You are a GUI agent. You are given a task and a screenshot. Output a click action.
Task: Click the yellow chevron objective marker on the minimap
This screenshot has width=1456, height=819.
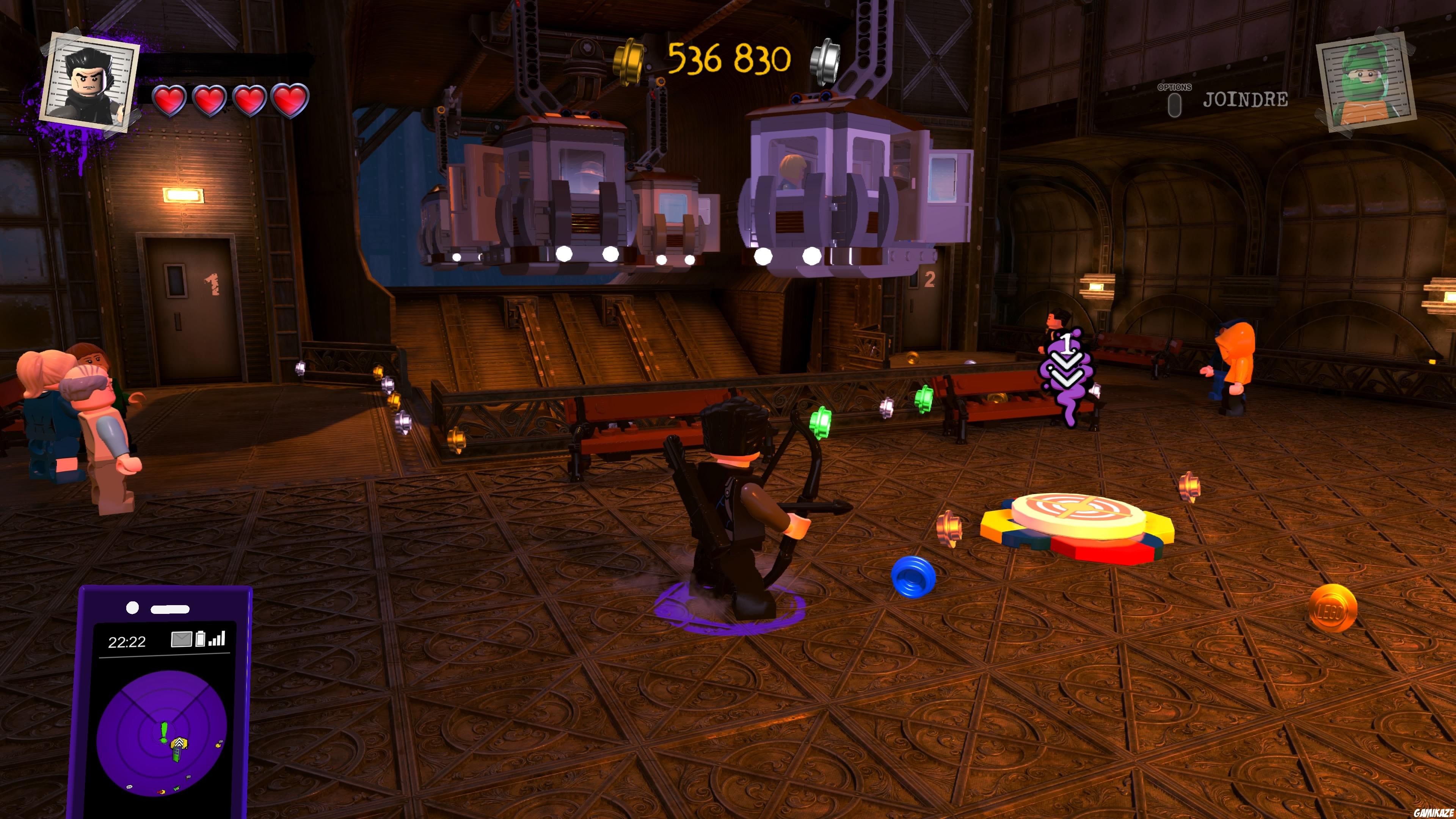point(180,742)
